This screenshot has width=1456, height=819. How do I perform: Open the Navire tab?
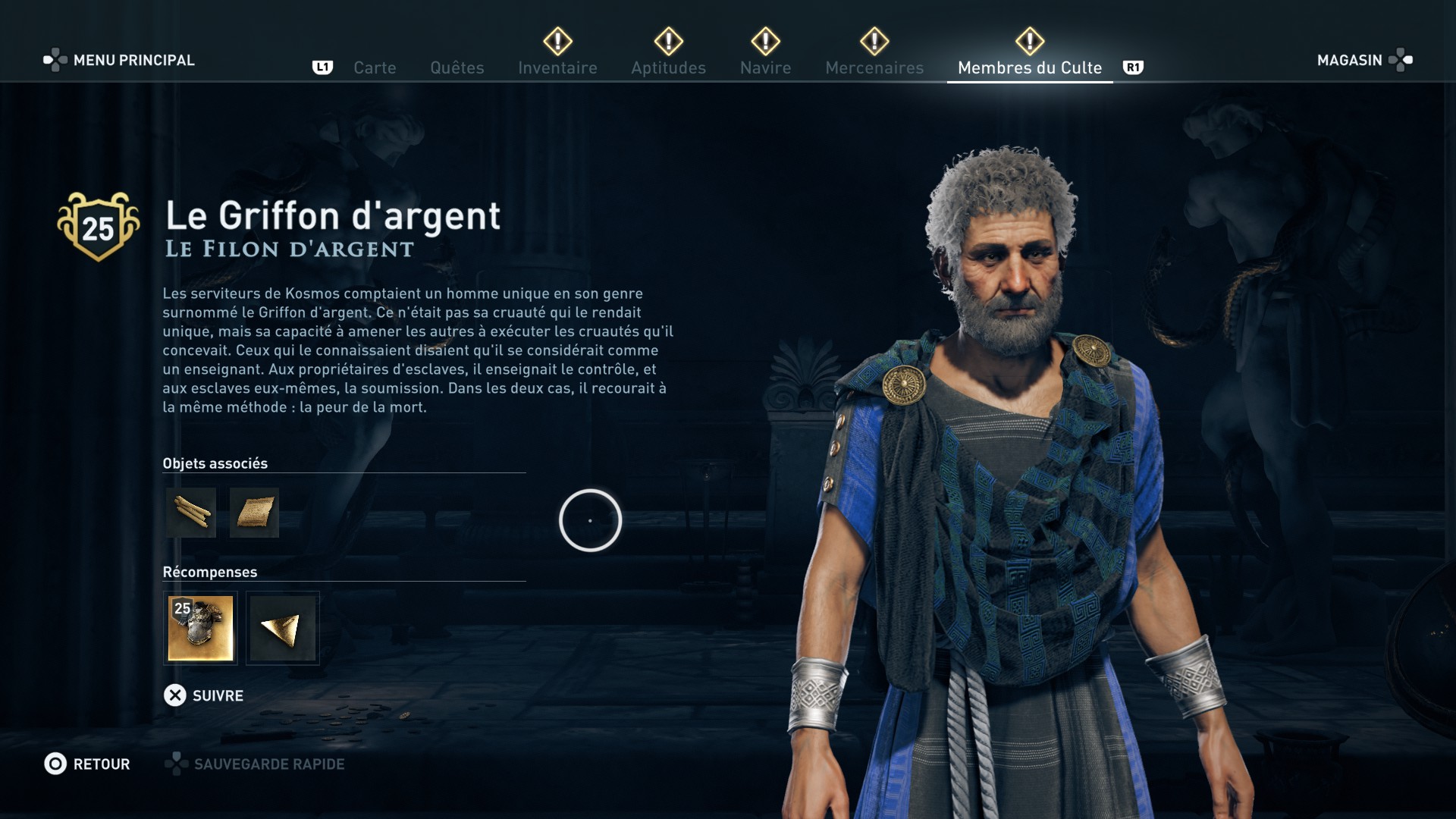765,67
